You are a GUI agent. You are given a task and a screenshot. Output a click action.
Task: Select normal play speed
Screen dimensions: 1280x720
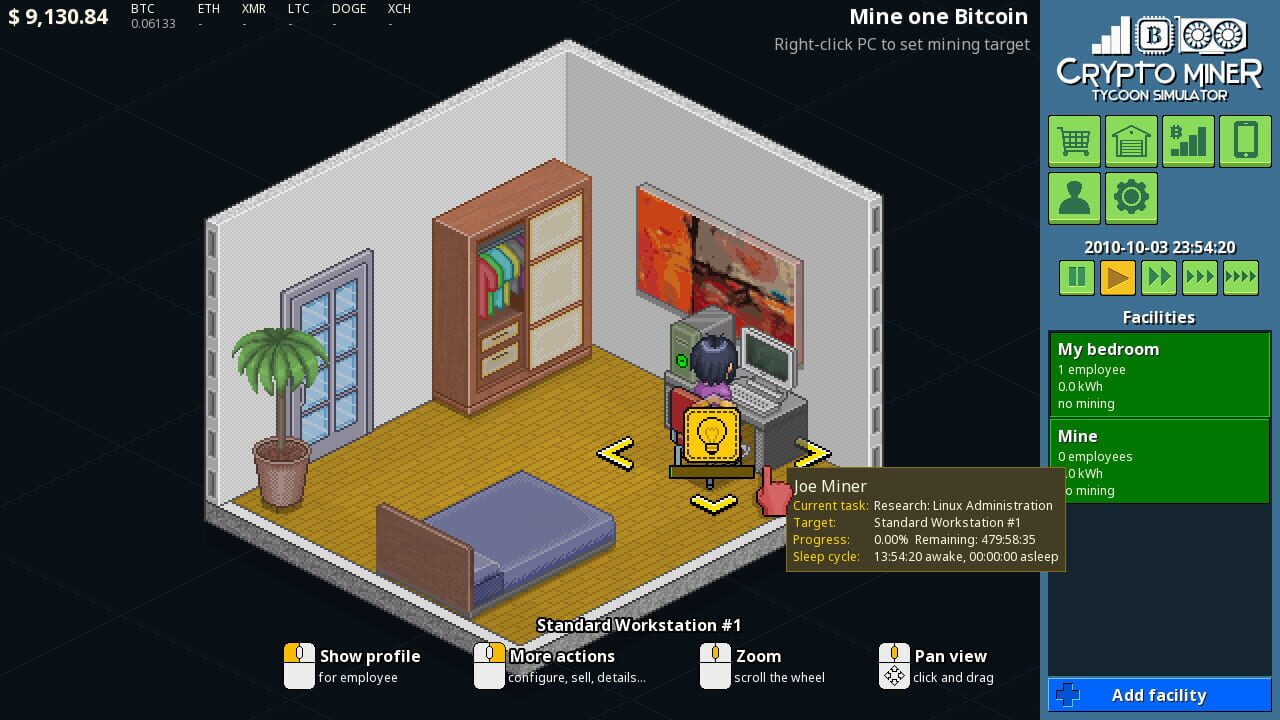click(1117, 277)
